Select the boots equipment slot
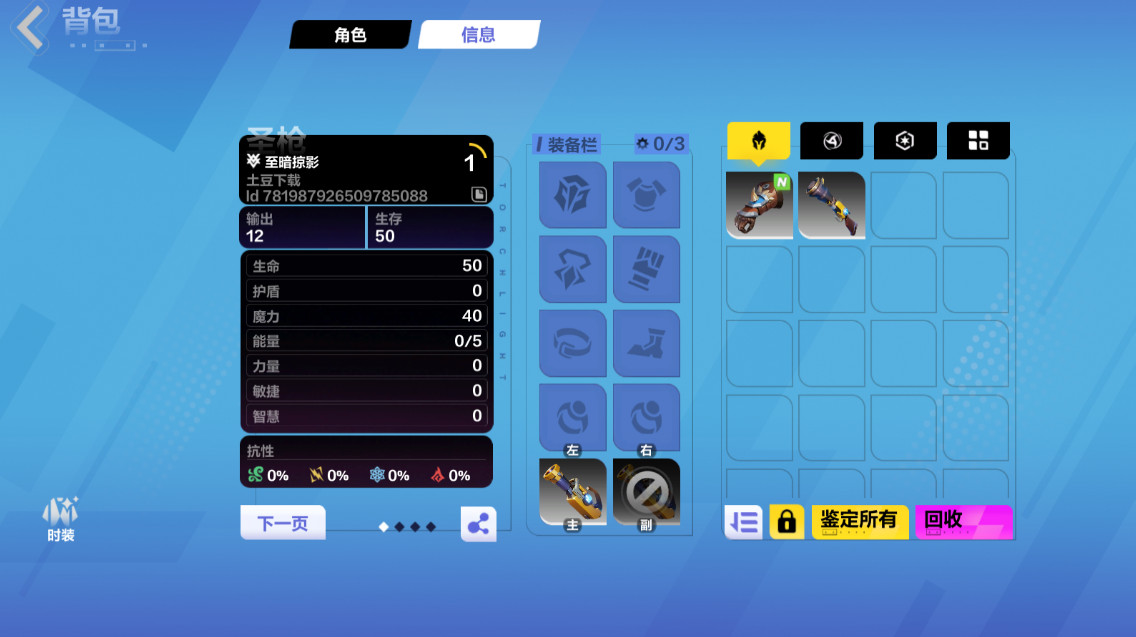 click(646, 344)
